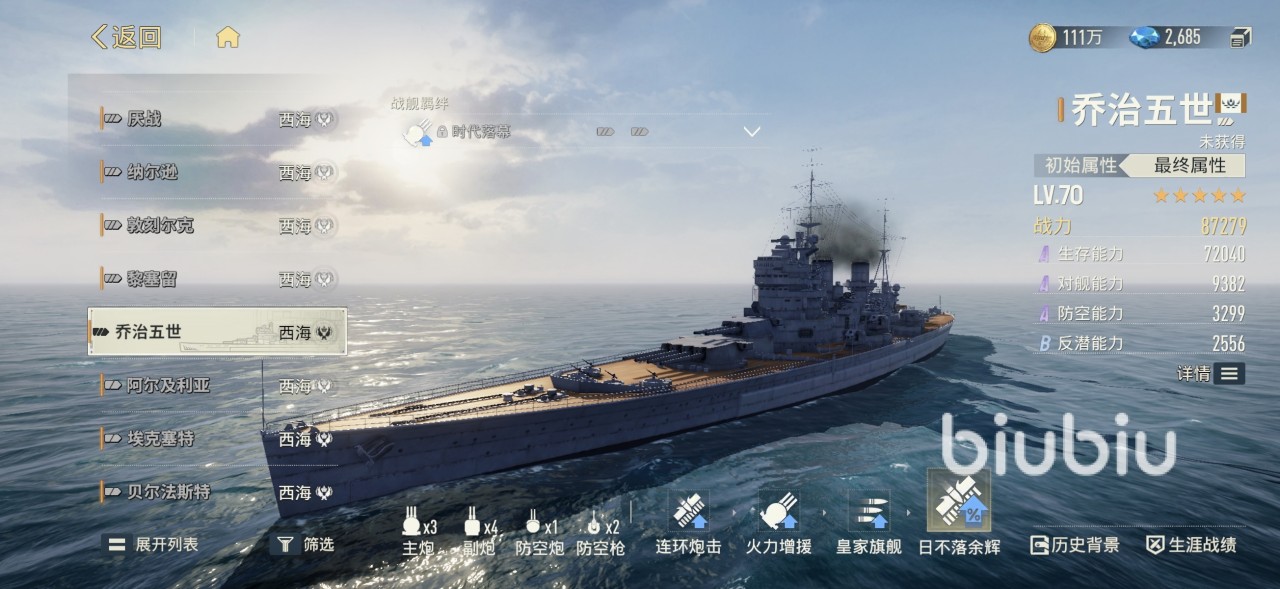Open the home screen icon
1280x589 pixels.
[x=228, y=38]
